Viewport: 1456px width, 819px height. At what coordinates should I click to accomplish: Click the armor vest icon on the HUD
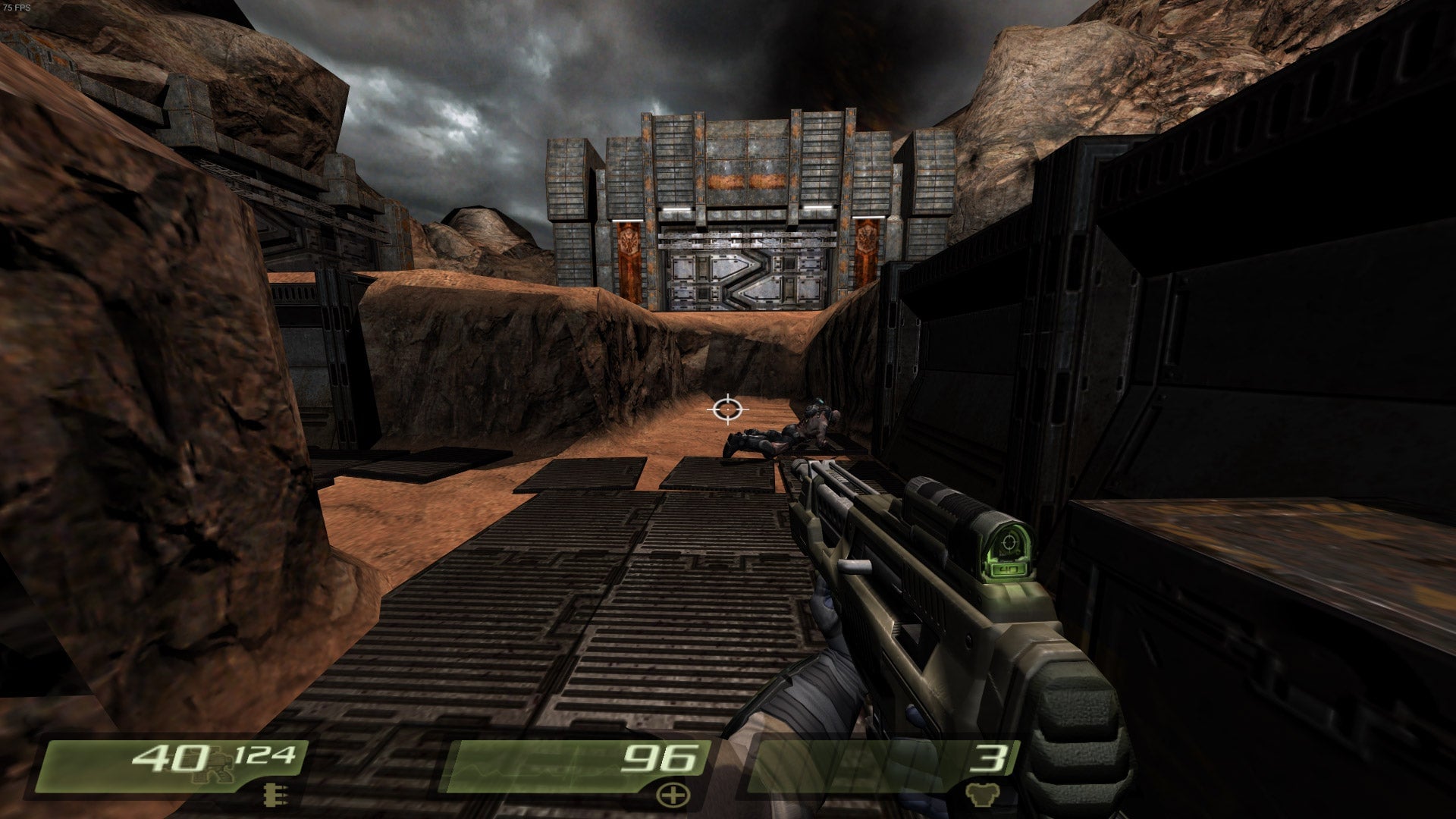pos(983,796)
